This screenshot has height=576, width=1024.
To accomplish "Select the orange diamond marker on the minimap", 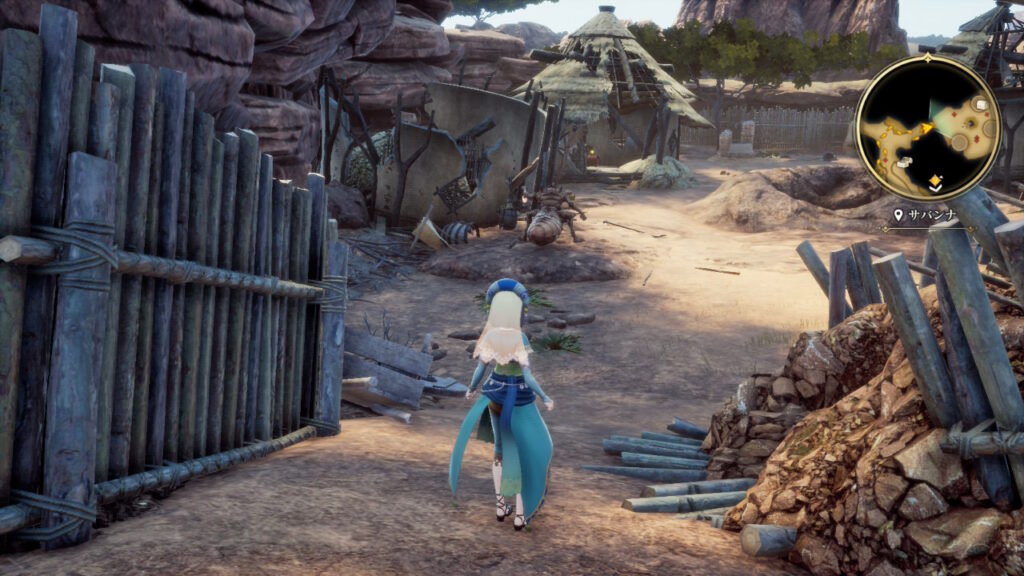I will coord(934,180).
